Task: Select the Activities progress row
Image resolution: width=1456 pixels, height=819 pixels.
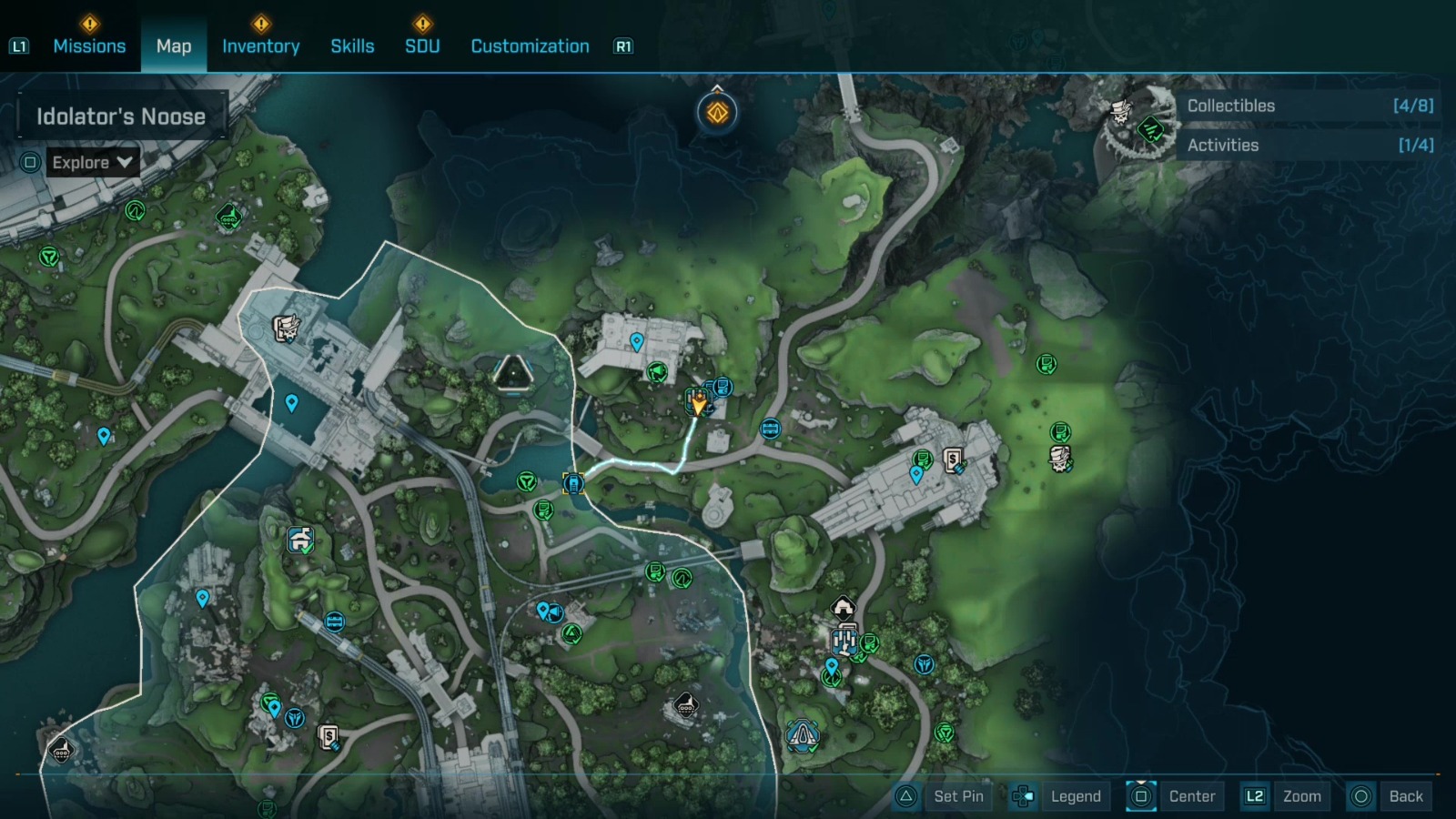Action: pos(1309,146)
